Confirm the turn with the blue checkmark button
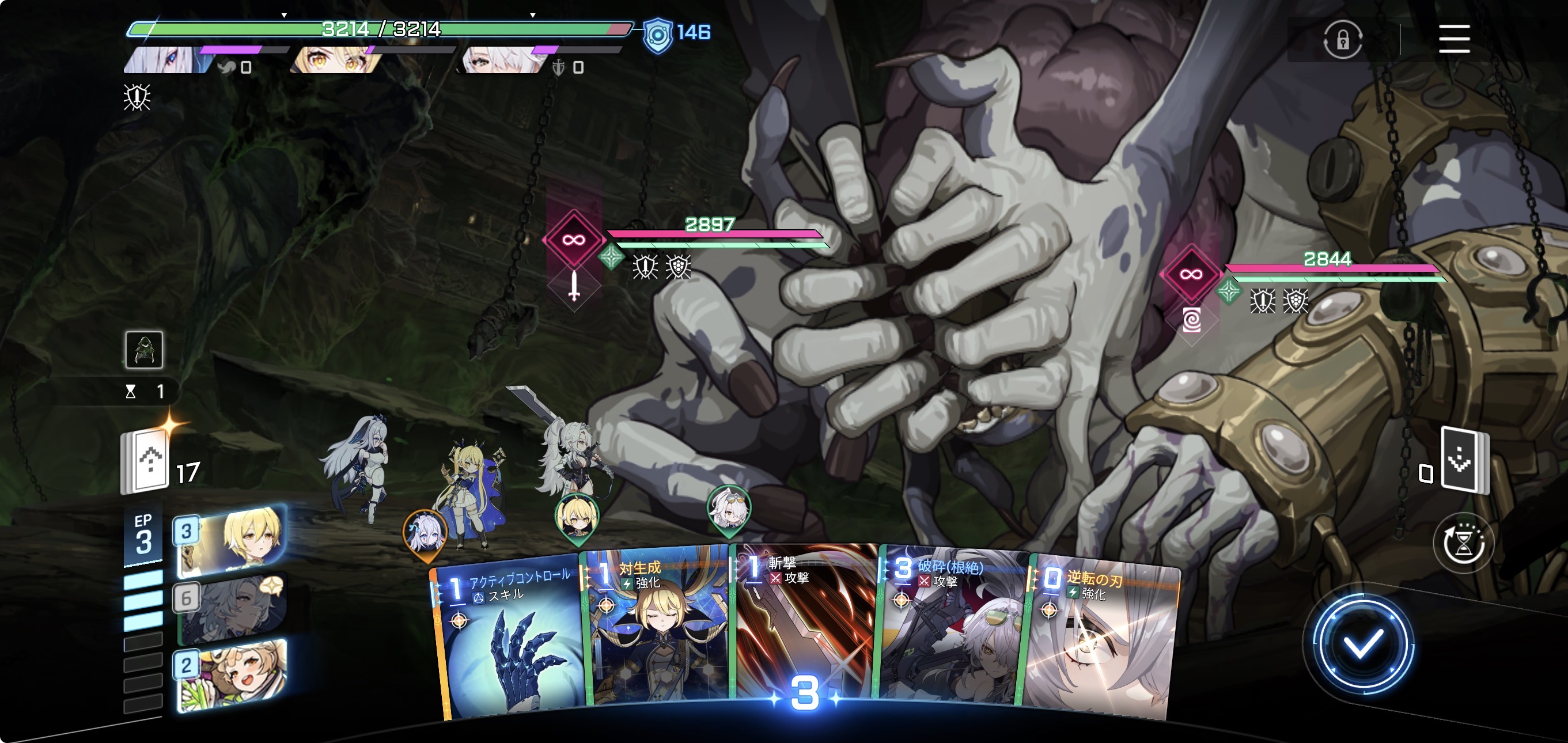 [x=1362, y=644]
